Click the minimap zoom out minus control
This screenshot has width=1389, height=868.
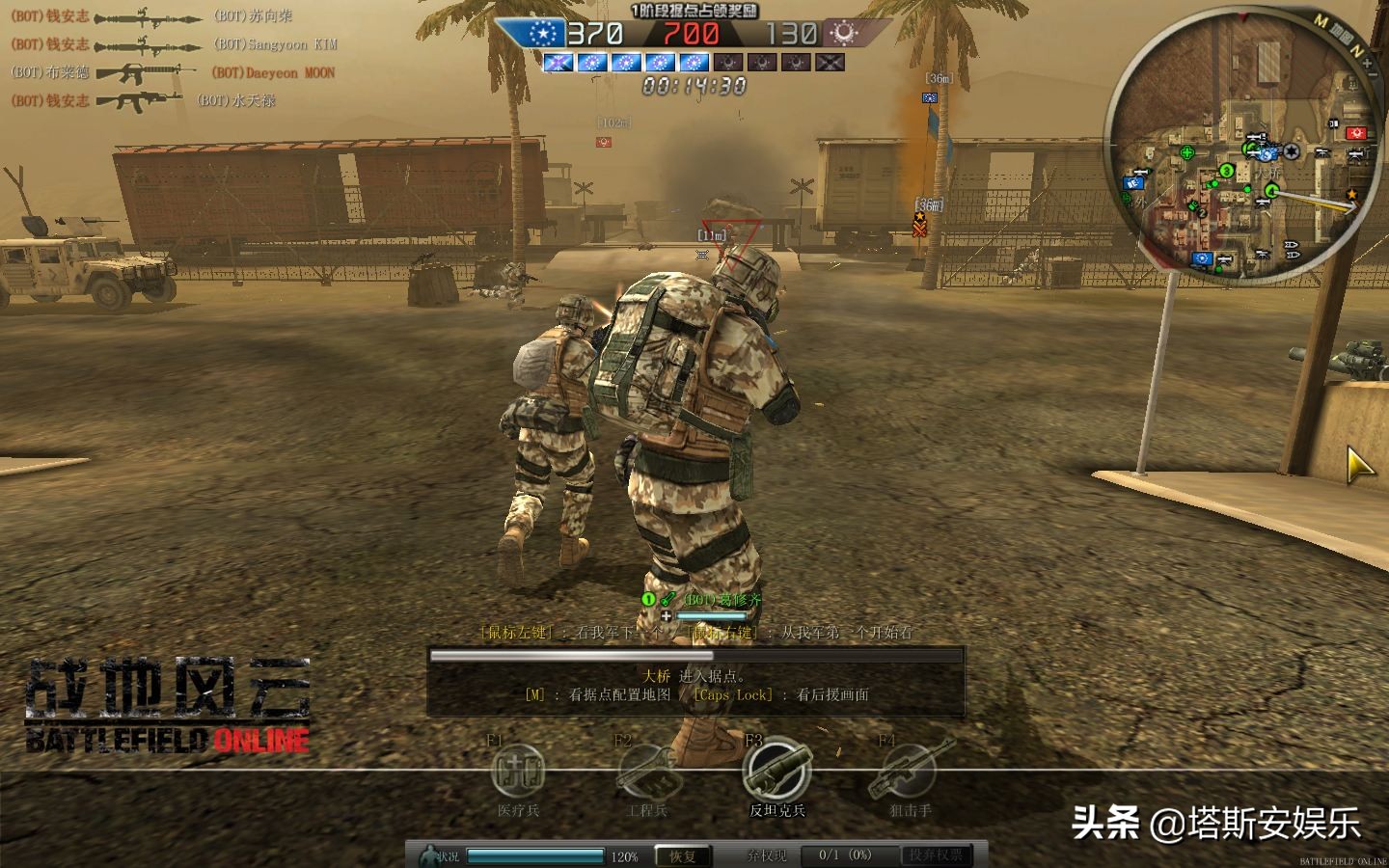(x=1373, y=75)
